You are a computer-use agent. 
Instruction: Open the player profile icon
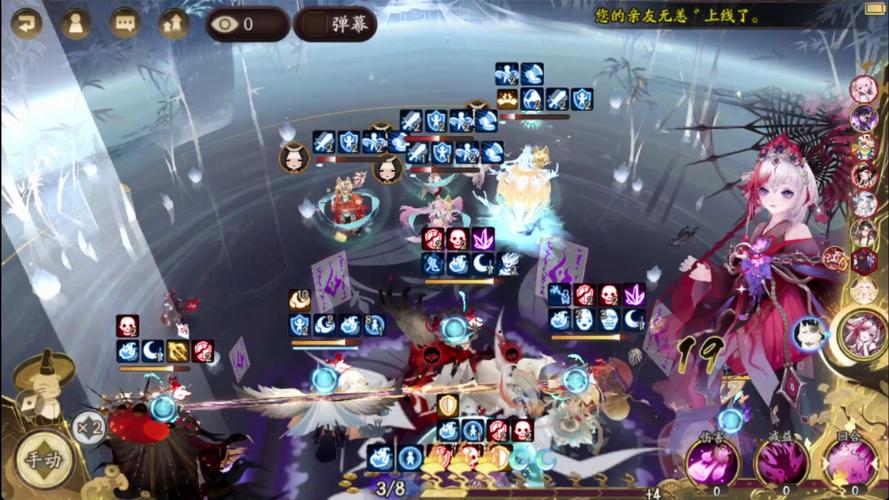(76, 22)
